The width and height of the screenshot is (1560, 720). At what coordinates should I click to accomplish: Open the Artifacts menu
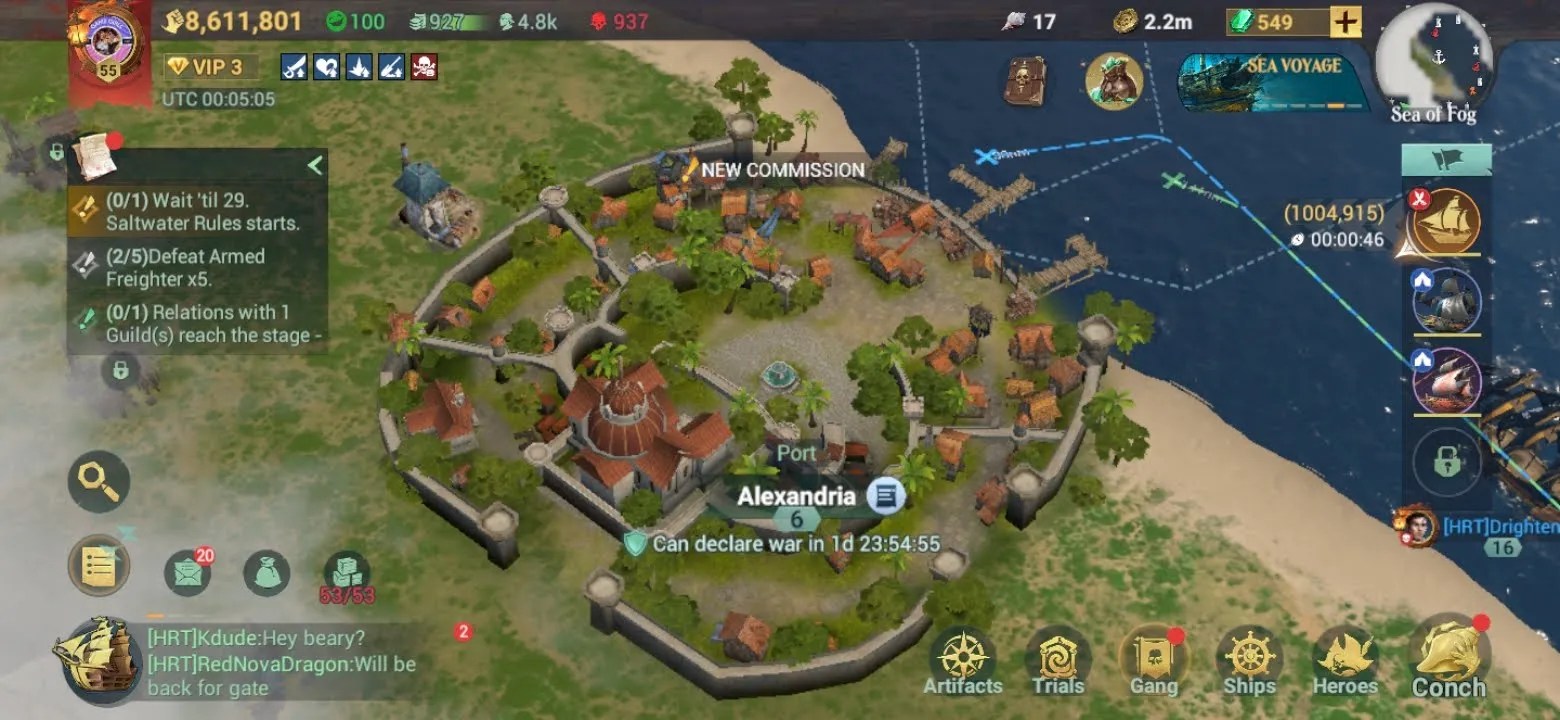pyautogui.click(x=962, y=662)
